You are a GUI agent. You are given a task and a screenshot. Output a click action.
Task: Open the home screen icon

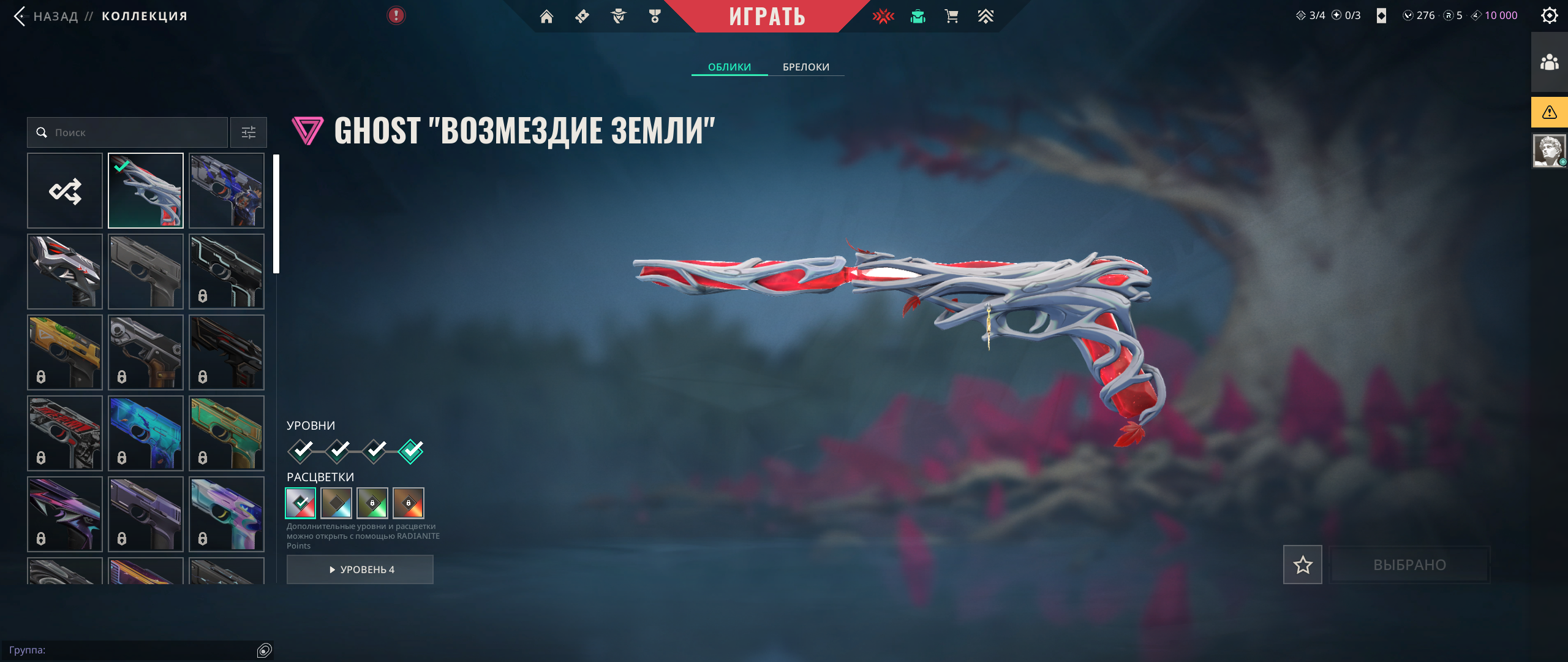pos(546,17)
